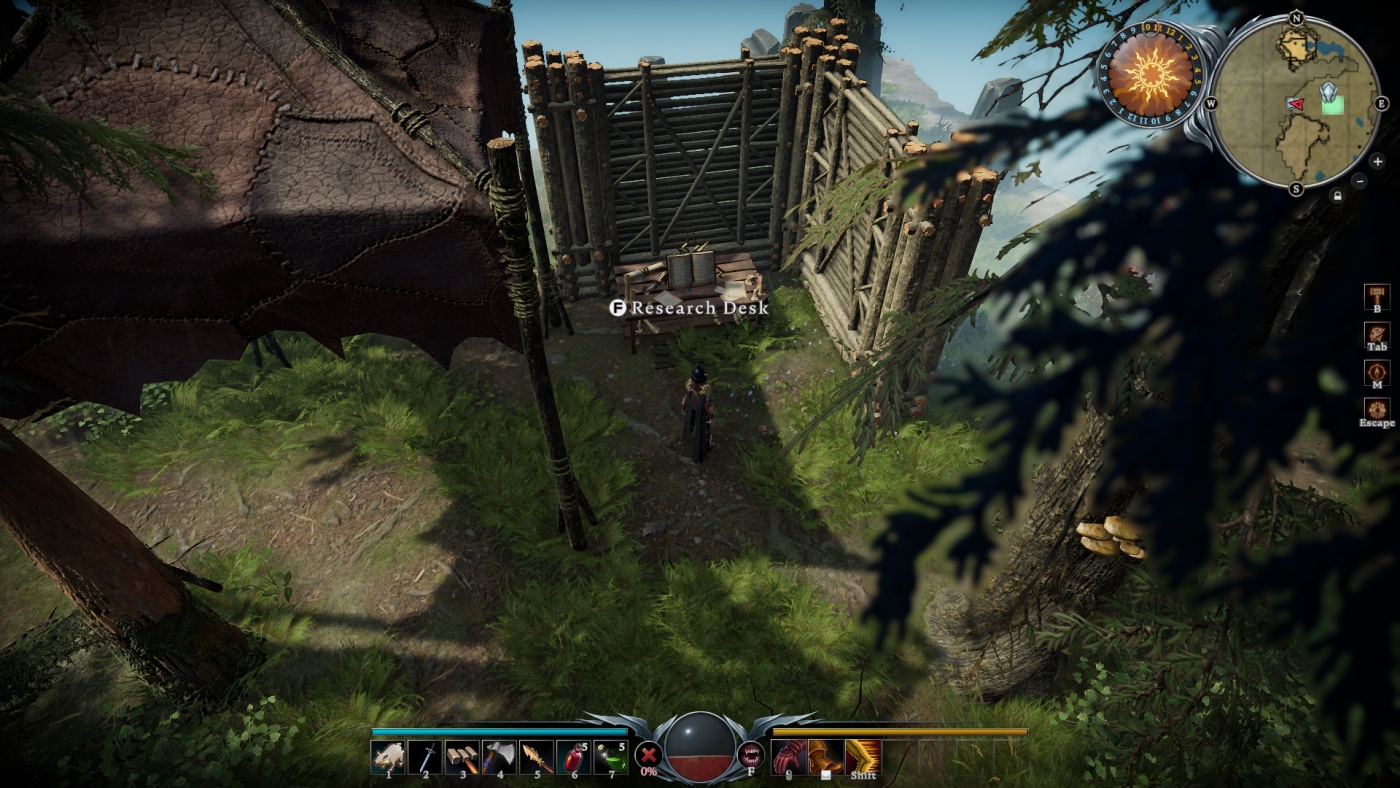Image resolution: width=1400 pixels, height=788 pixels.
Task: Click the circular minimap
Action: [1296, 102]
